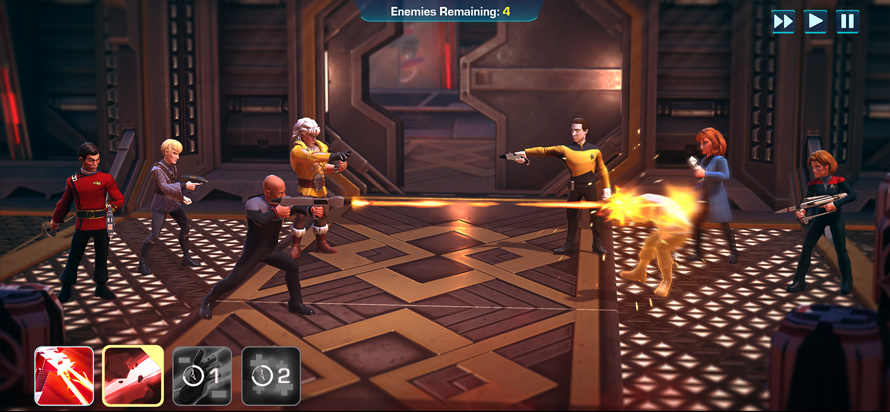
Task: Select the hand ability with 1-turn cooldown
Action: (202, 376)
